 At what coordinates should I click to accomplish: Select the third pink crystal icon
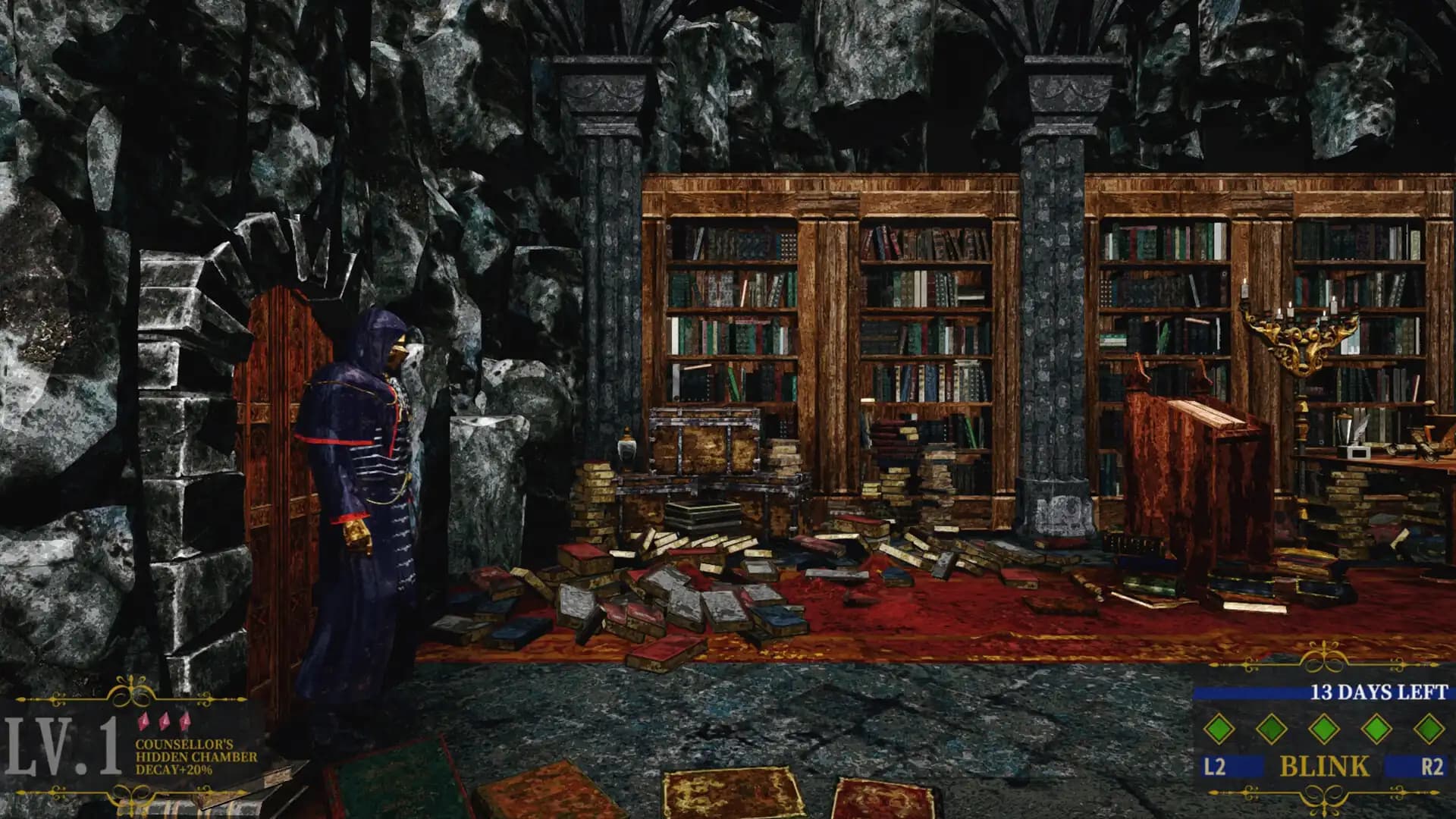(186, 722)
